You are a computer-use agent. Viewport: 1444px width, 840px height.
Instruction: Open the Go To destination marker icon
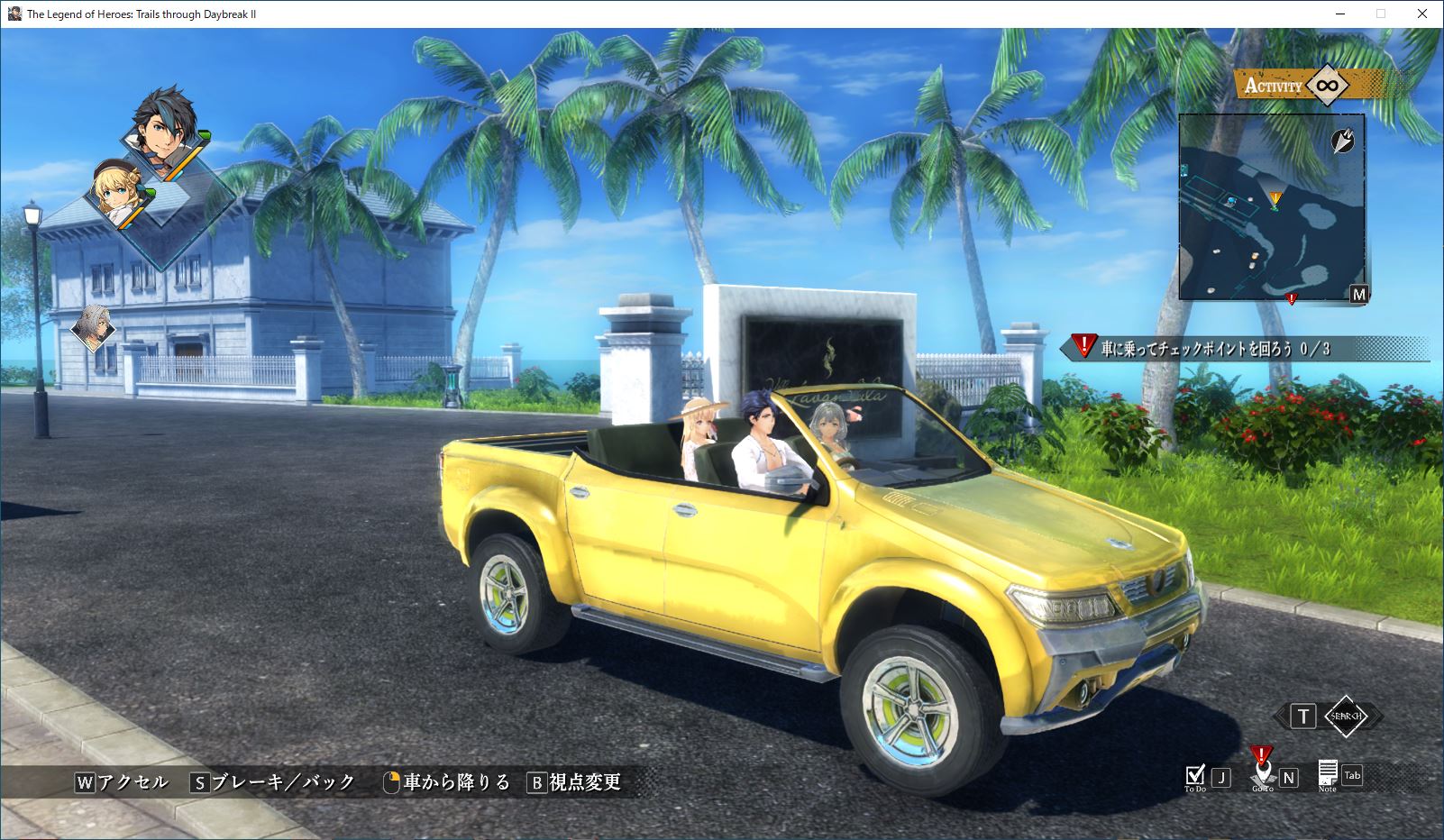click(1262, 771)
